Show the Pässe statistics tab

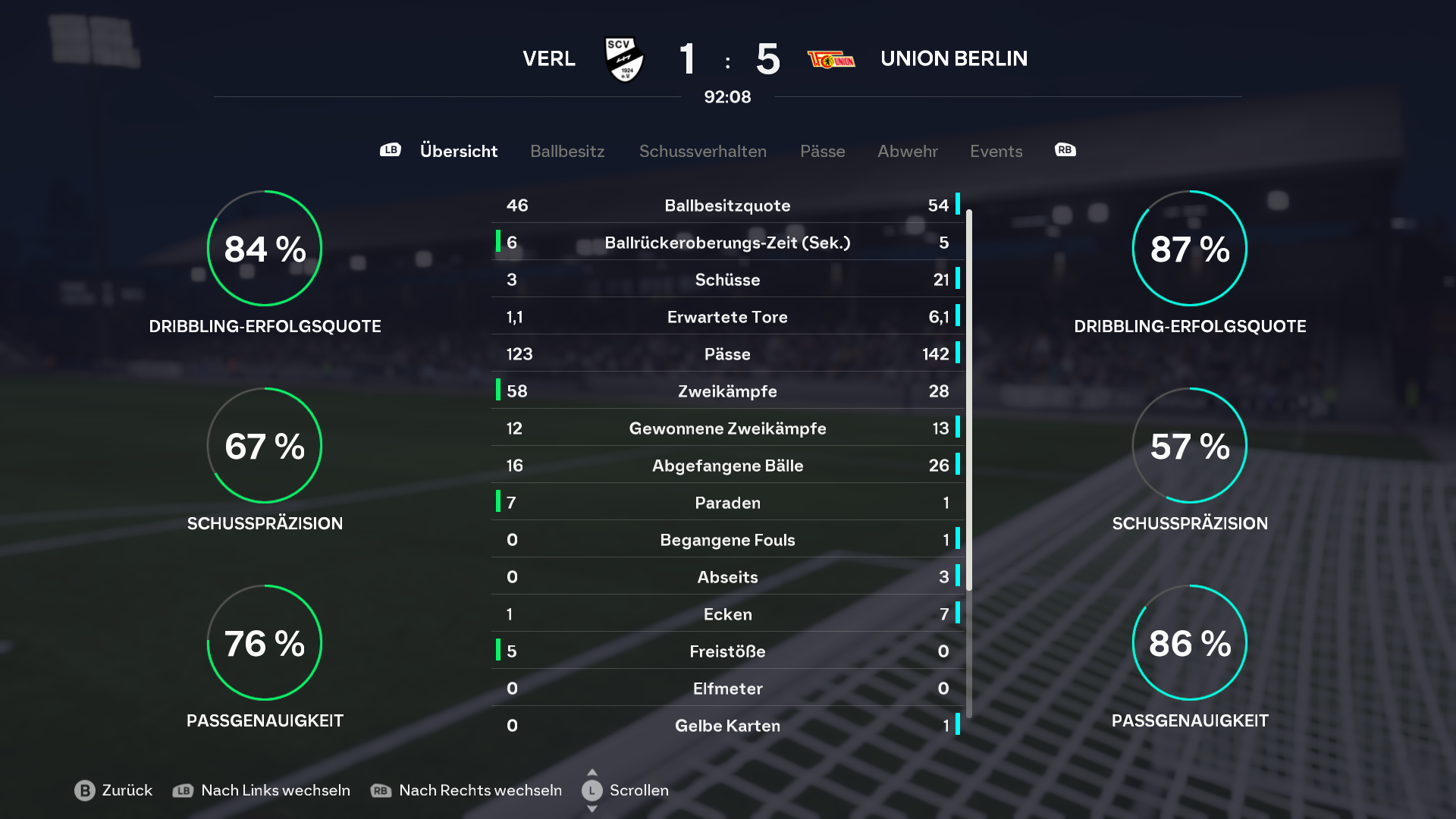[x=822, y=151]
